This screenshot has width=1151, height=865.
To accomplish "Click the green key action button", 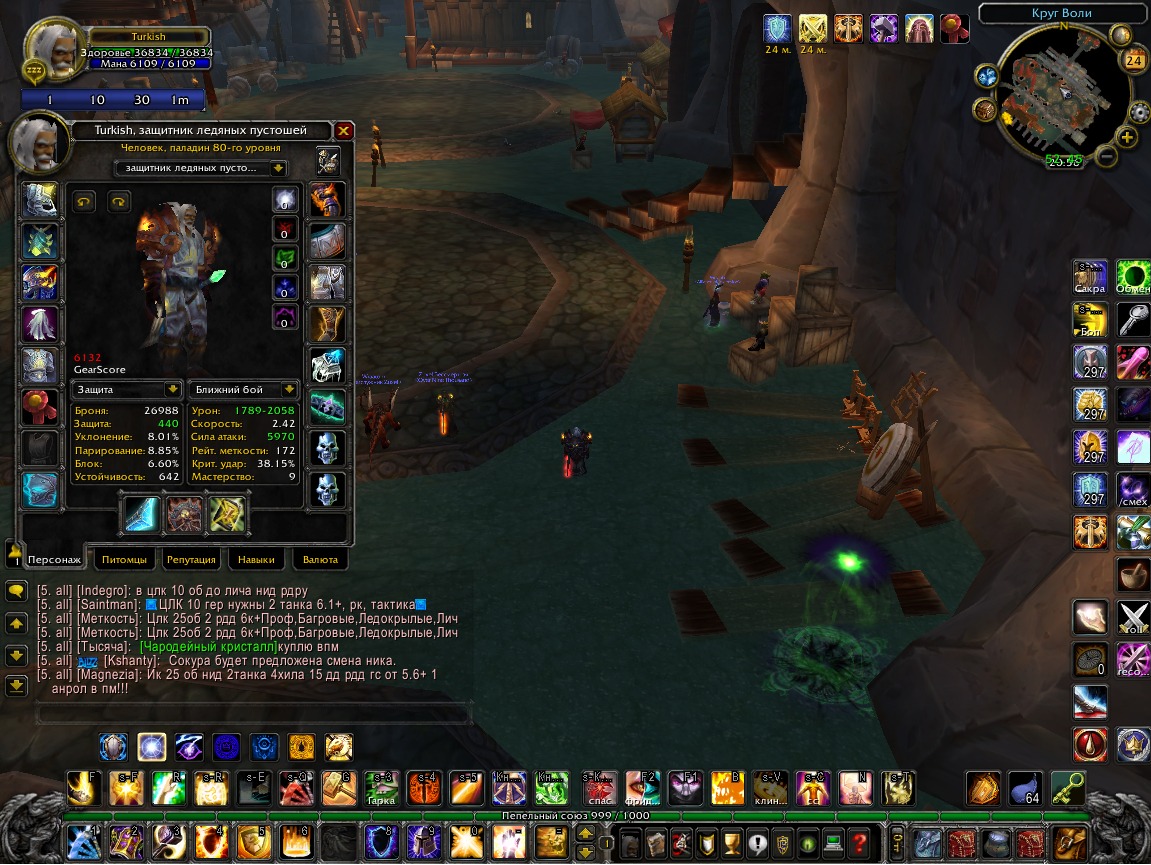I will click(x=1067, y=789).
